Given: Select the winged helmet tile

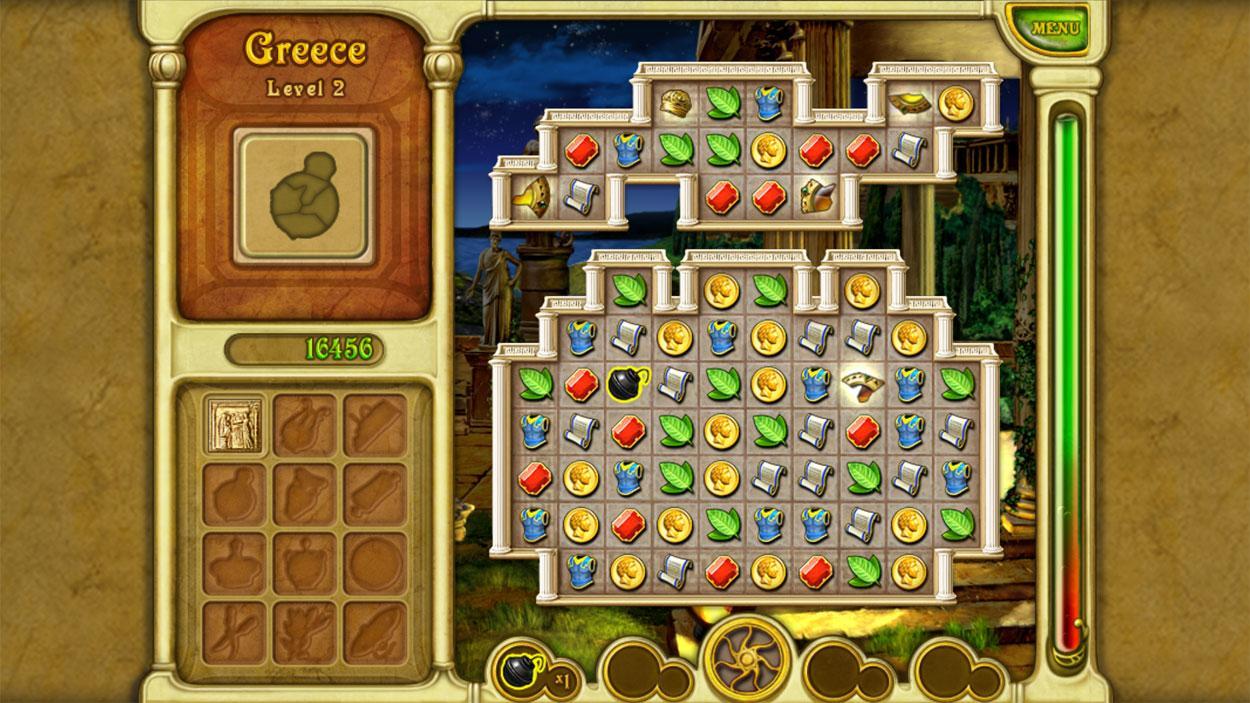Looking at the screenshot, I should pyautogui.click(x=815, y=195).
